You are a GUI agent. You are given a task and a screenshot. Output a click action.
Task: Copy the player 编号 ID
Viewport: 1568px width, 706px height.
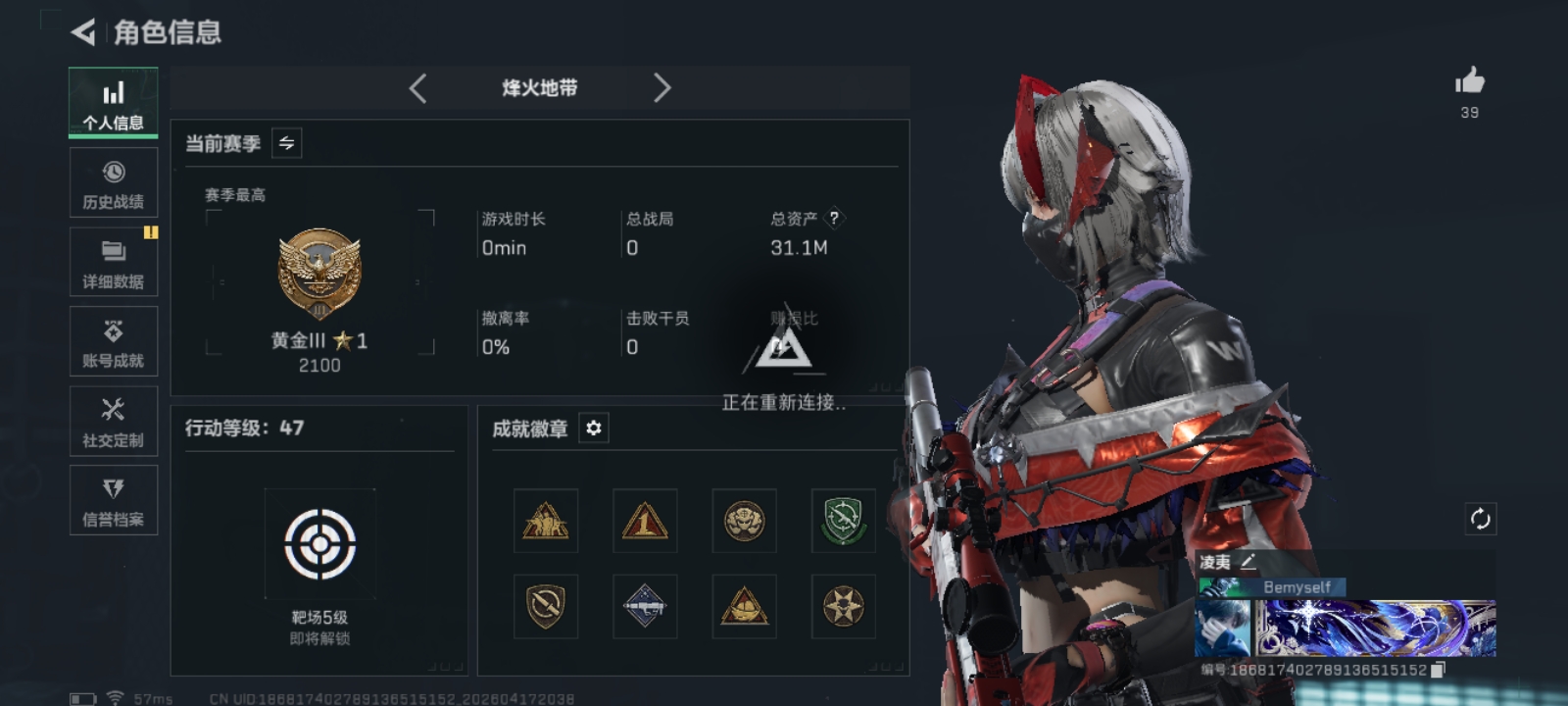point(1438,670)
